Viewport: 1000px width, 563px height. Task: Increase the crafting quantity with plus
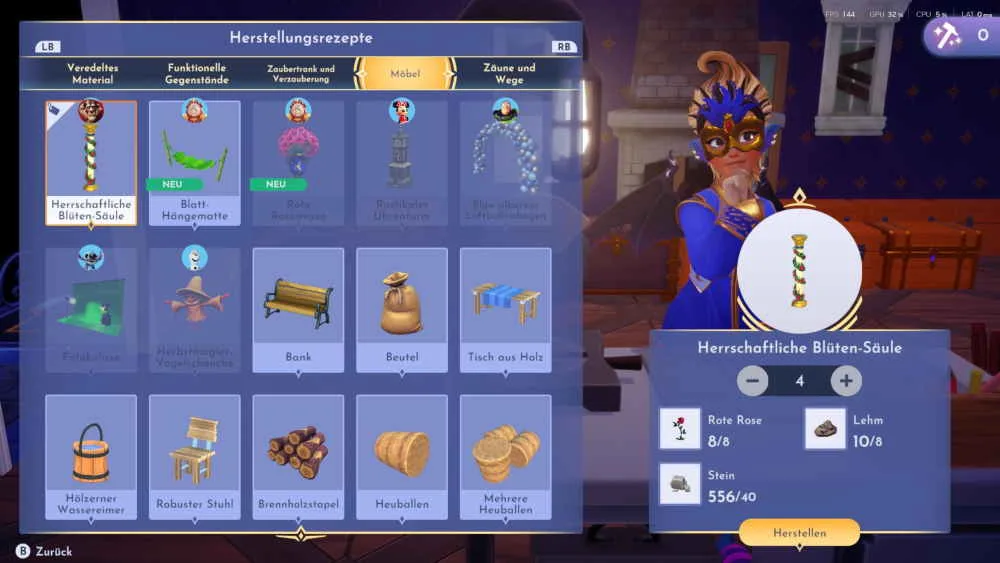click(846, 380)
